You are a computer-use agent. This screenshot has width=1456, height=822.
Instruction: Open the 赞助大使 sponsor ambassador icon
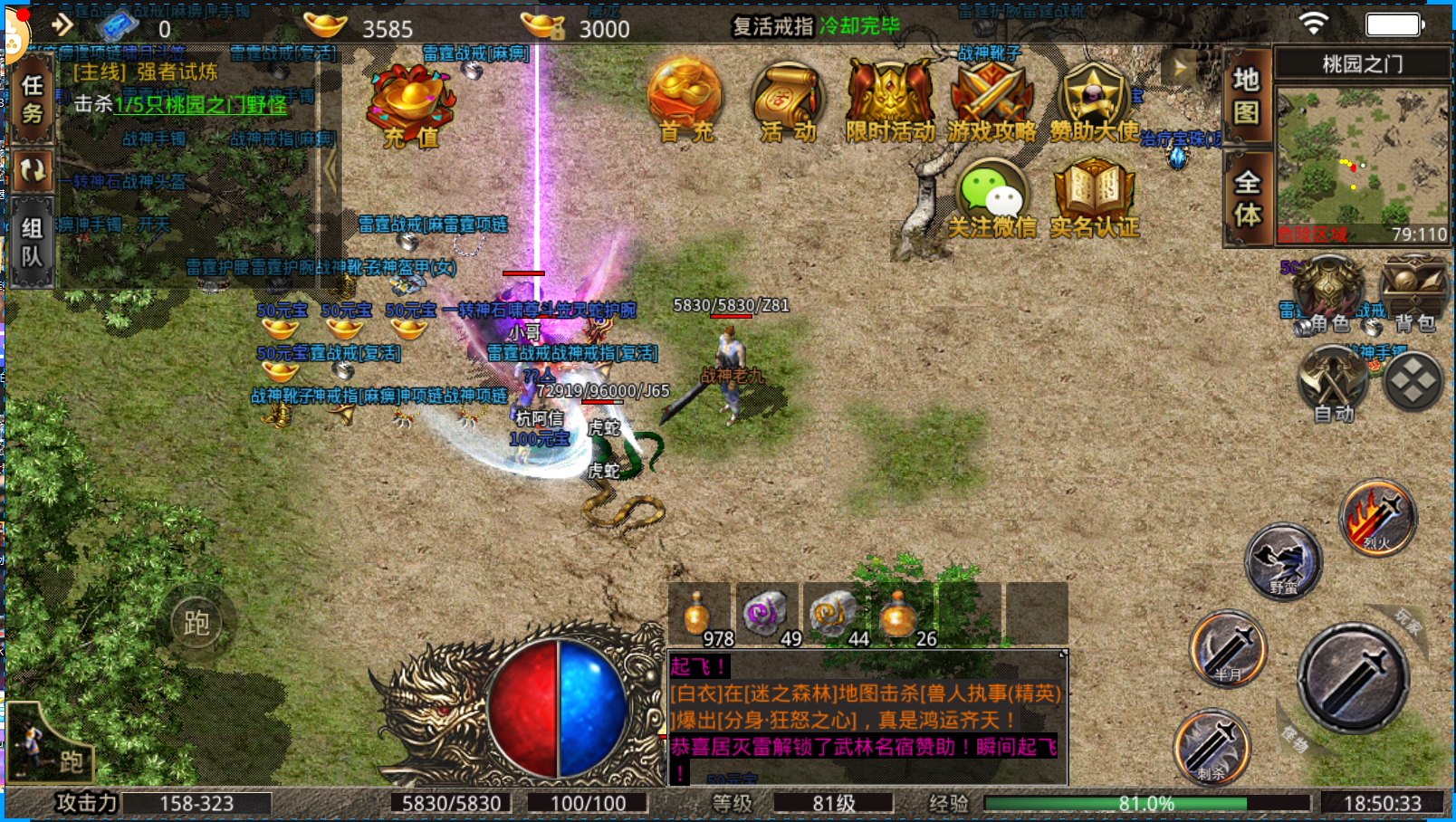1094,102
